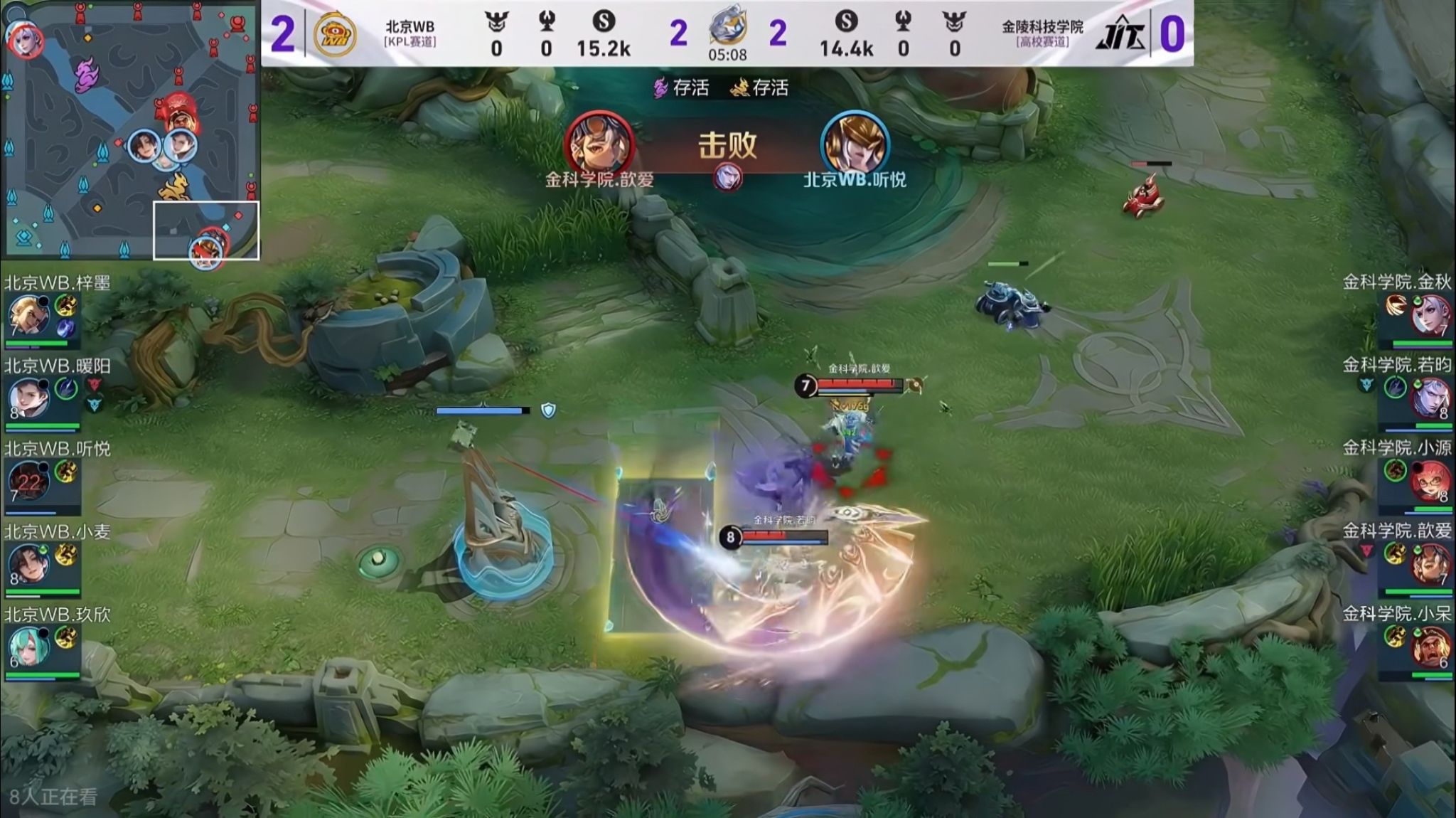Choose 北京WB.听悦's portrait showing respawn timer
Image resolution: width=1456 pixels, height=818 pixels.
28,482
